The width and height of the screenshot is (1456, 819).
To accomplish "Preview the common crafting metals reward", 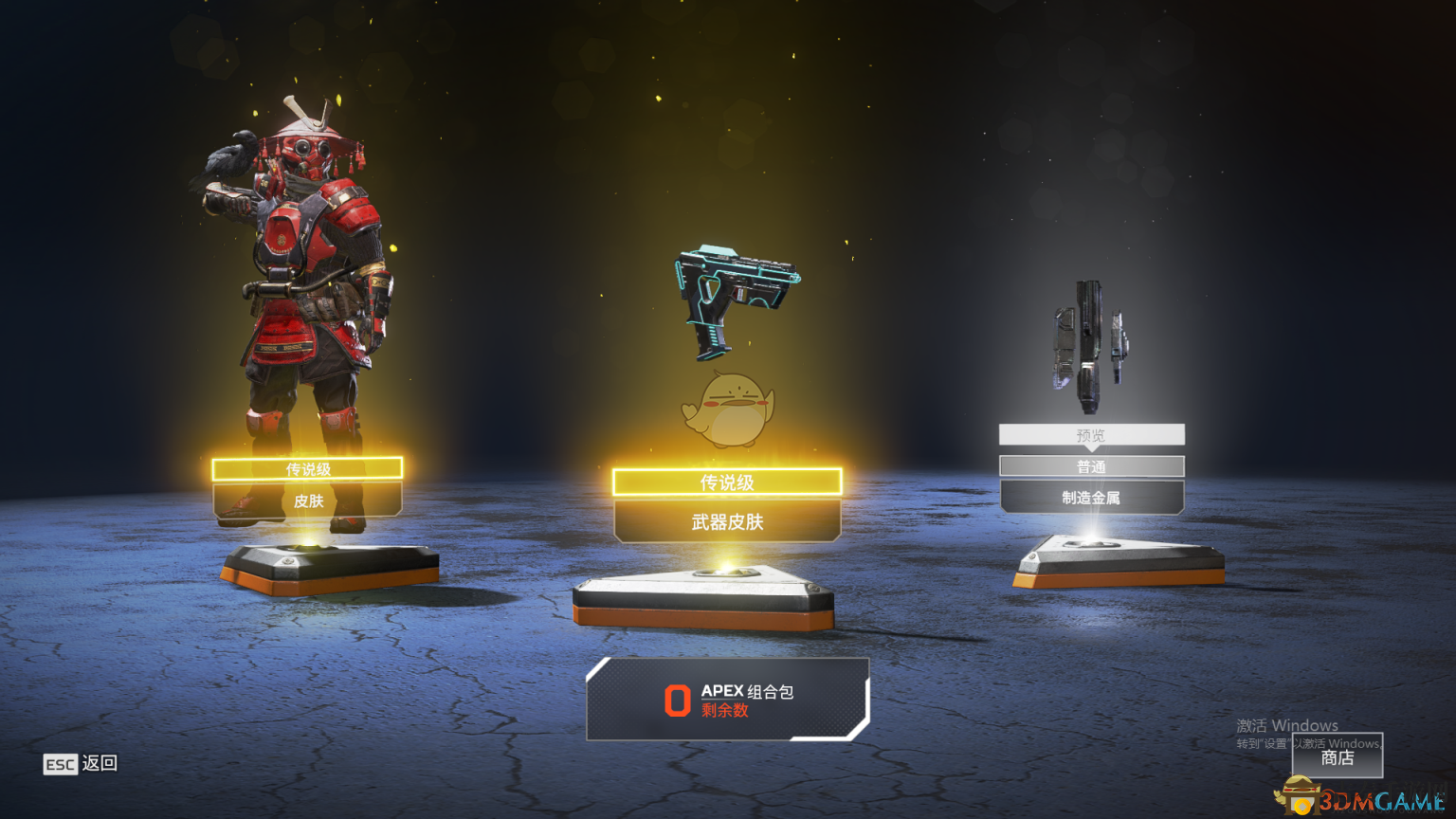I will click(x=1091, y=435).
